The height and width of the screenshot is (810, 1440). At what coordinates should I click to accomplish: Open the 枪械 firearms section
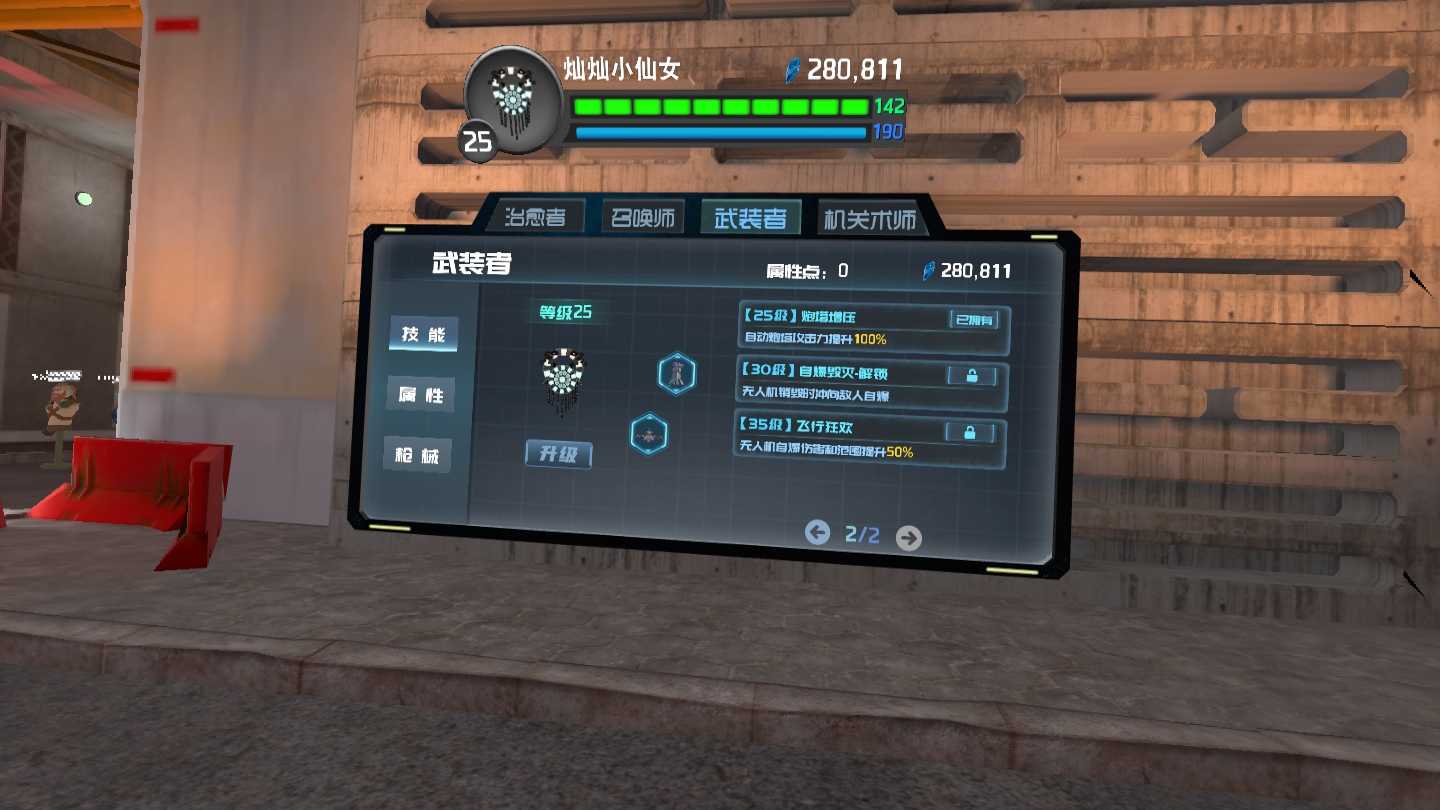(418, 456)
